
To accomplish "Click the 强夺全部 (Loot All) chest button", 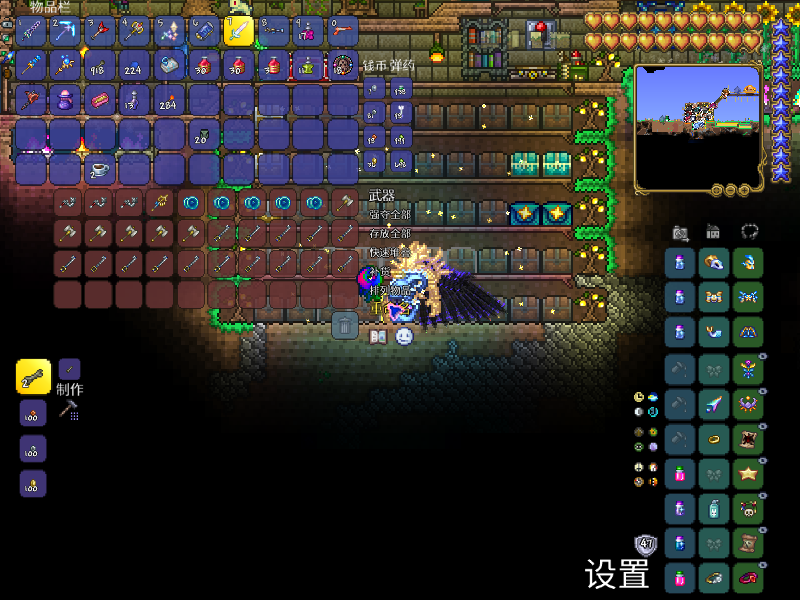I will click(x=390, y=215).
